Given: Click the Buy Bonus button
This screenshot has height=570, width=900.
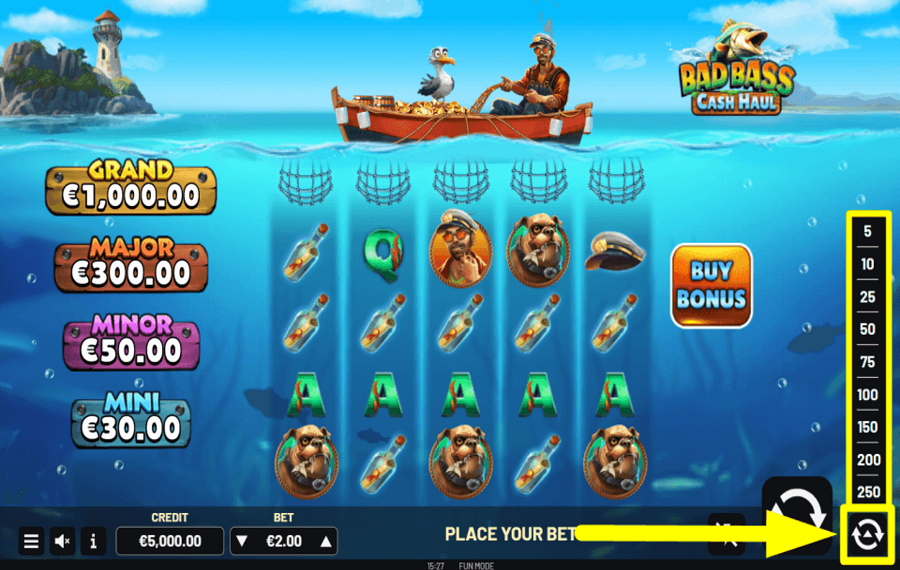Looking at the screenshot, I should click(711, 285).
